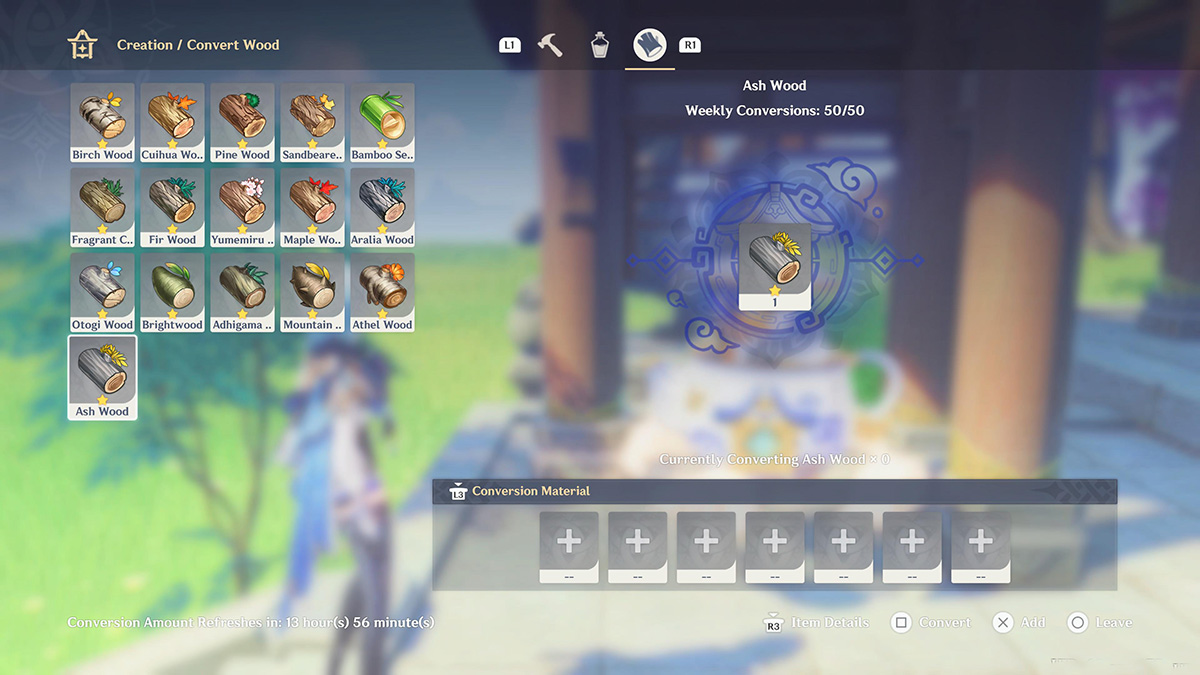This screenshot has width=1200, height=675.
Task: Select the Convert Wood glove tab
Action: (650, 45)
